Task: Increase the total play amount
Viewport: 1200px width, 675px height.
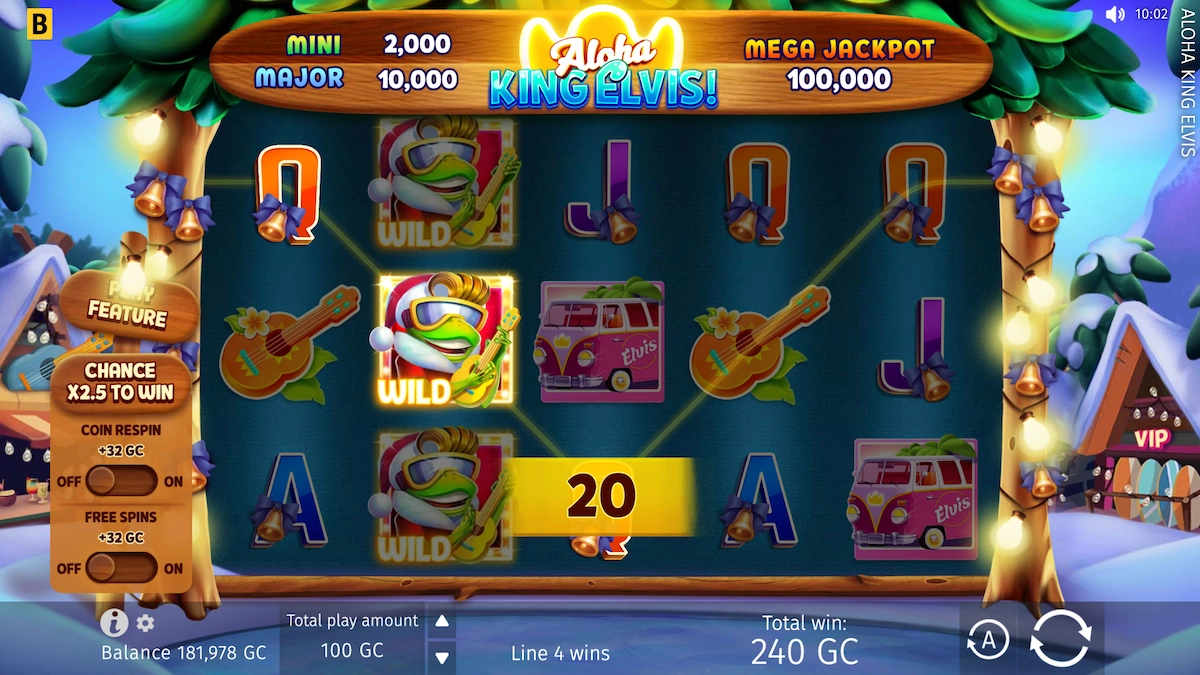Action: tap(441, 621)
